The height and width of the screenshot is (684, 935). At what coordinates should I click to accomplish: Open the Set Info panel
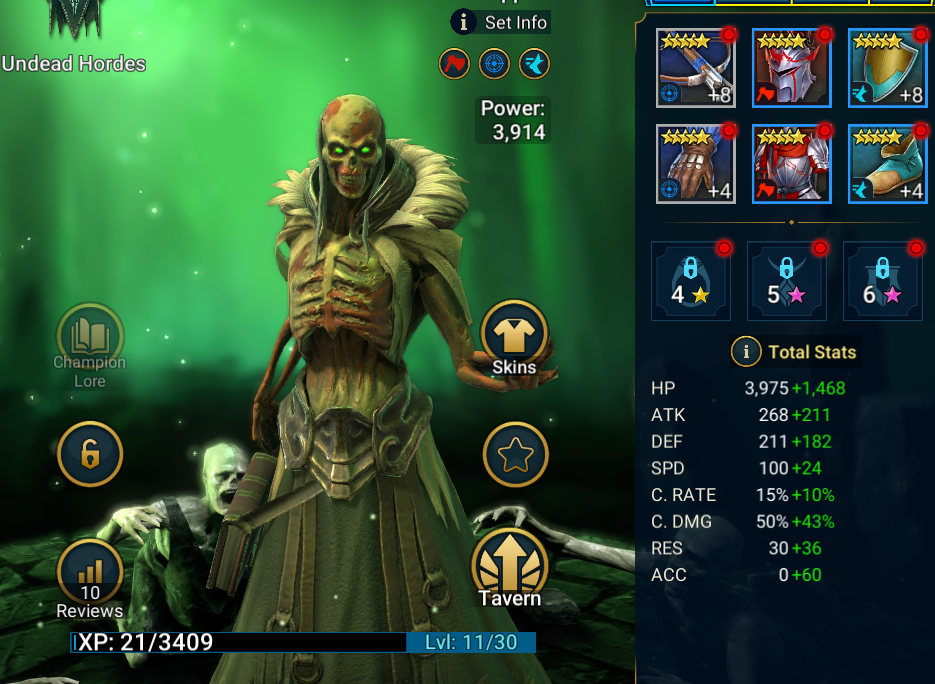[x=500, y=22]
